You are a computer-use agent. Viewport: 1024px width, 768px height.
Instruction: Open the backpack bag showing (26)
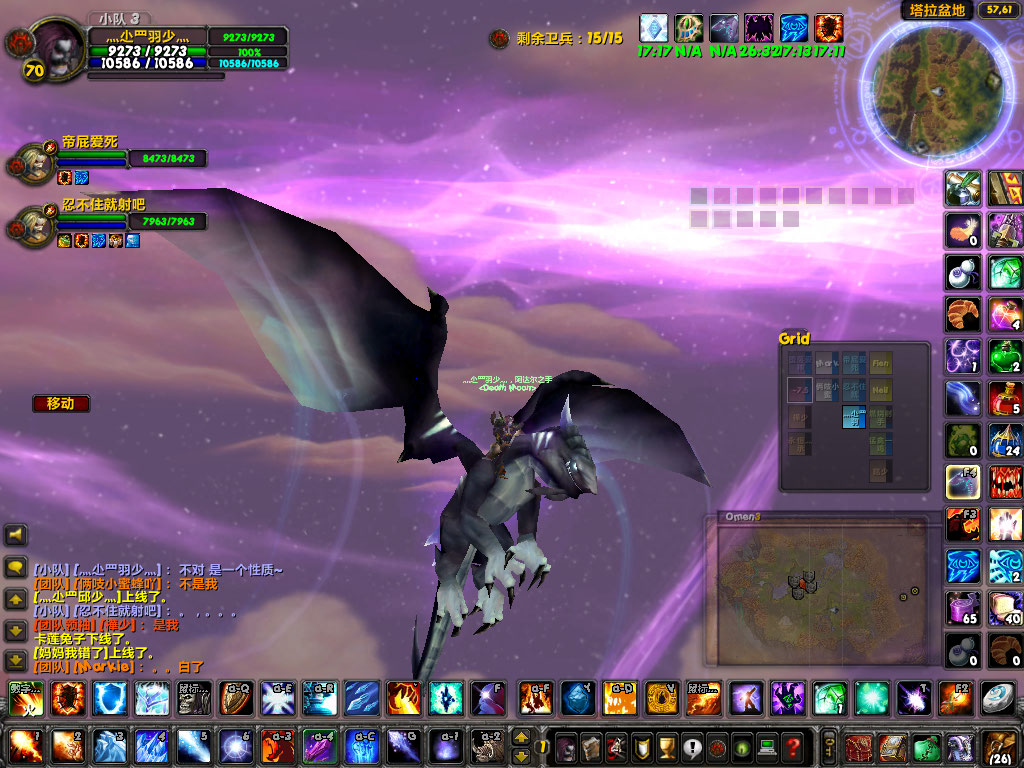coord(998,746)
